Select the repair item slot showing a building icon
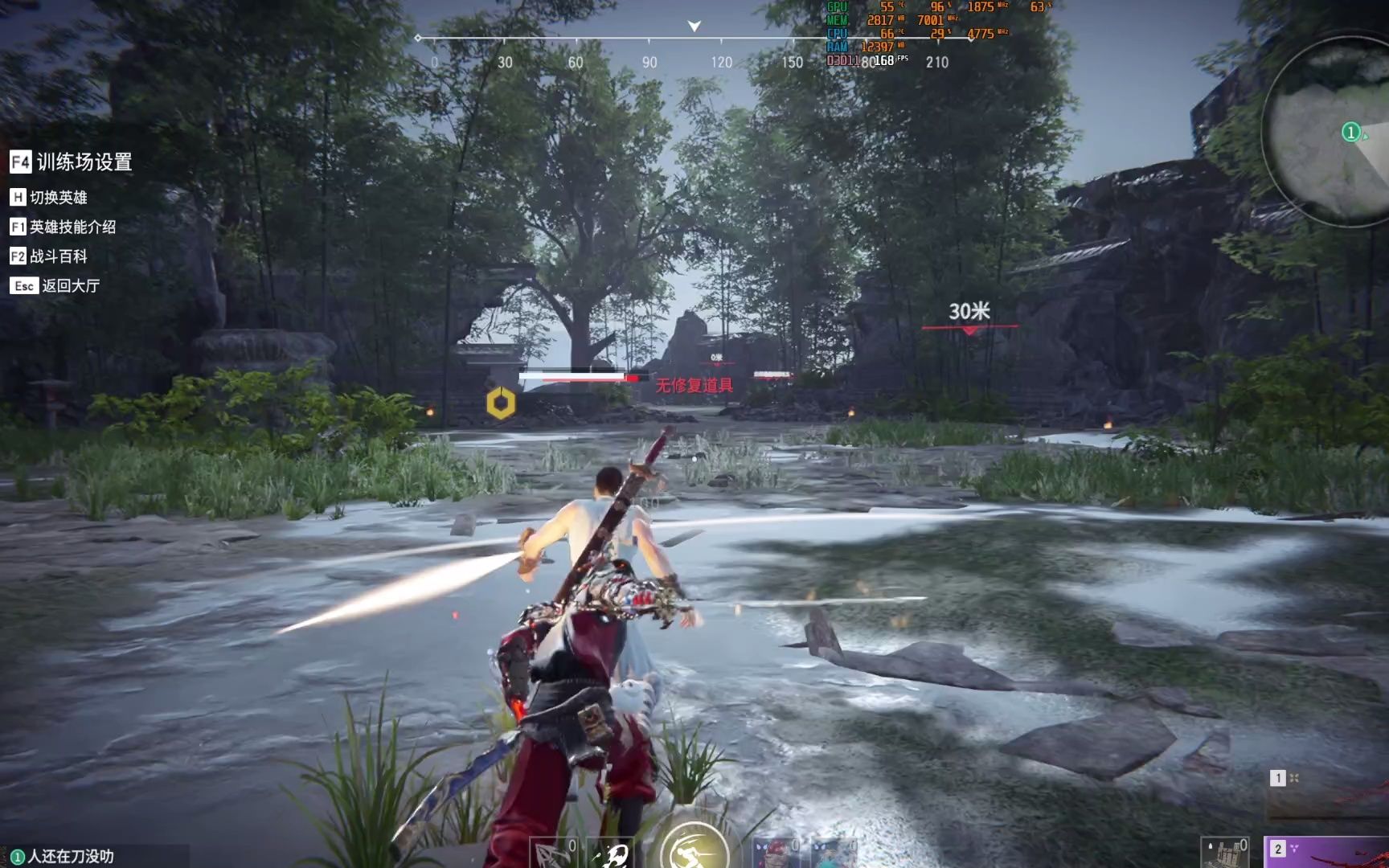This screenshot has width=1389, height=868. pos(1224,854)
